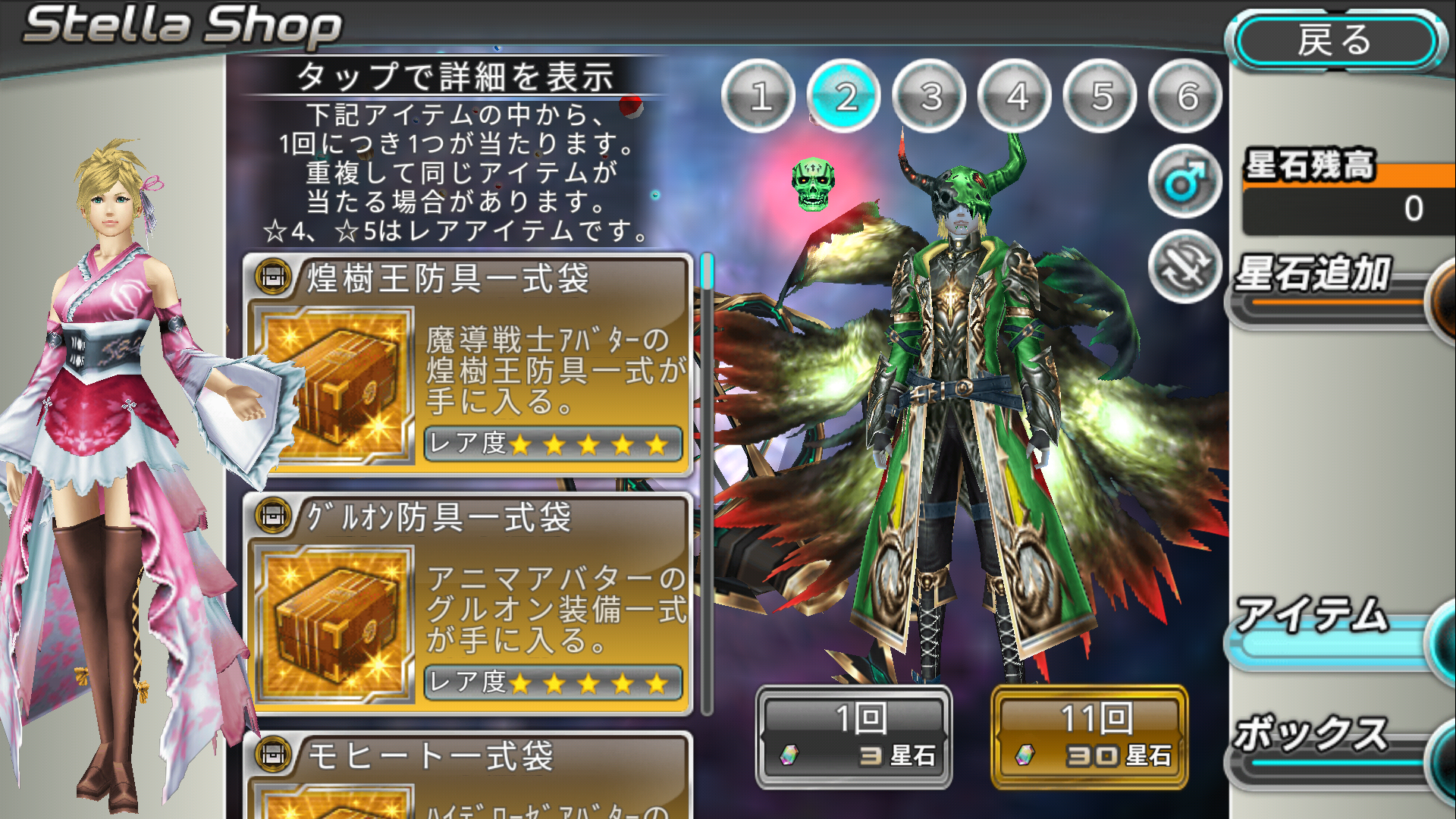Select the モヒート一式袋 item entry
Viewport: 1456px width, 819px height.
click(468, 775)
